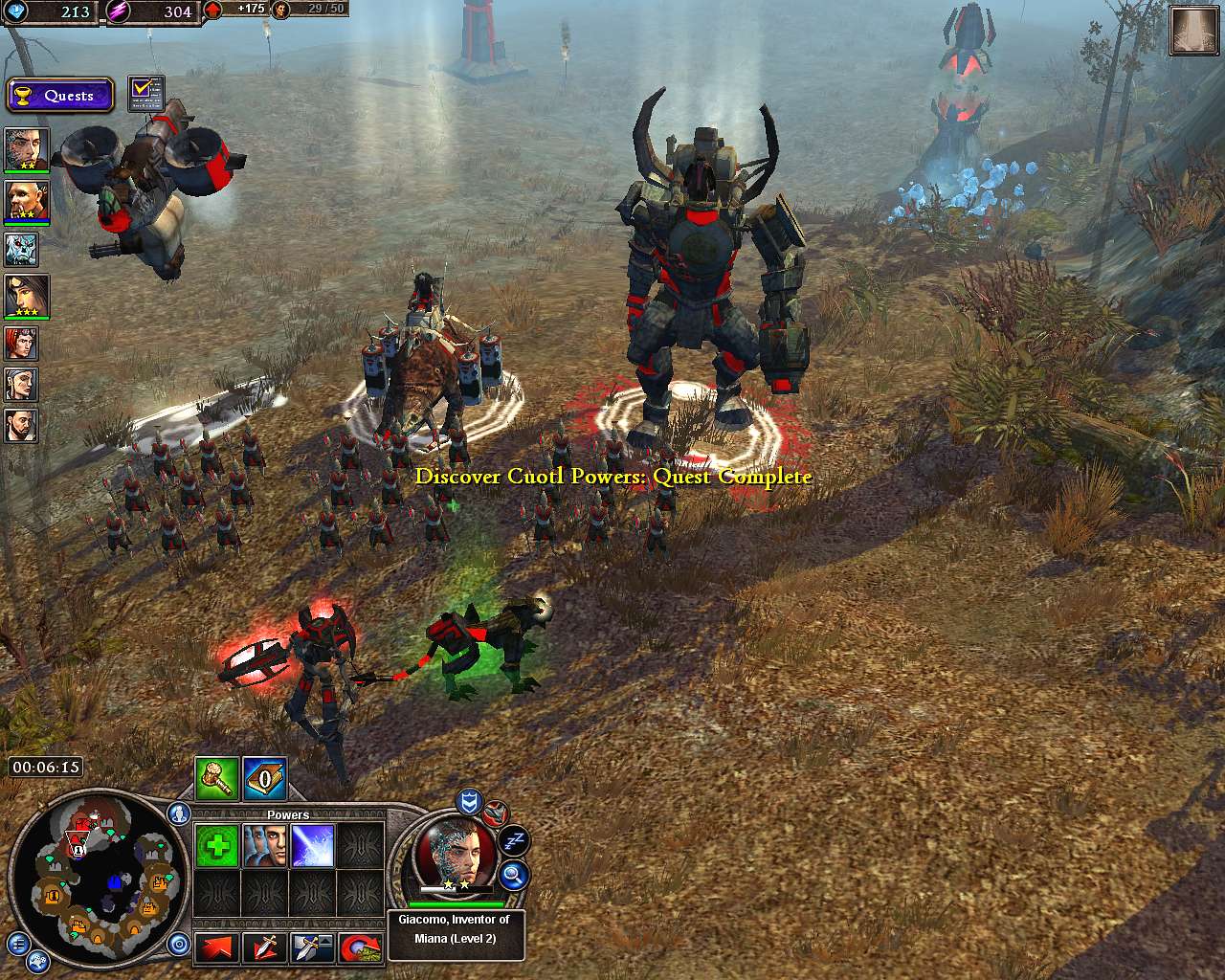
Task: Select the three-star dark-haired hero portrait
Action: (21, 296)
